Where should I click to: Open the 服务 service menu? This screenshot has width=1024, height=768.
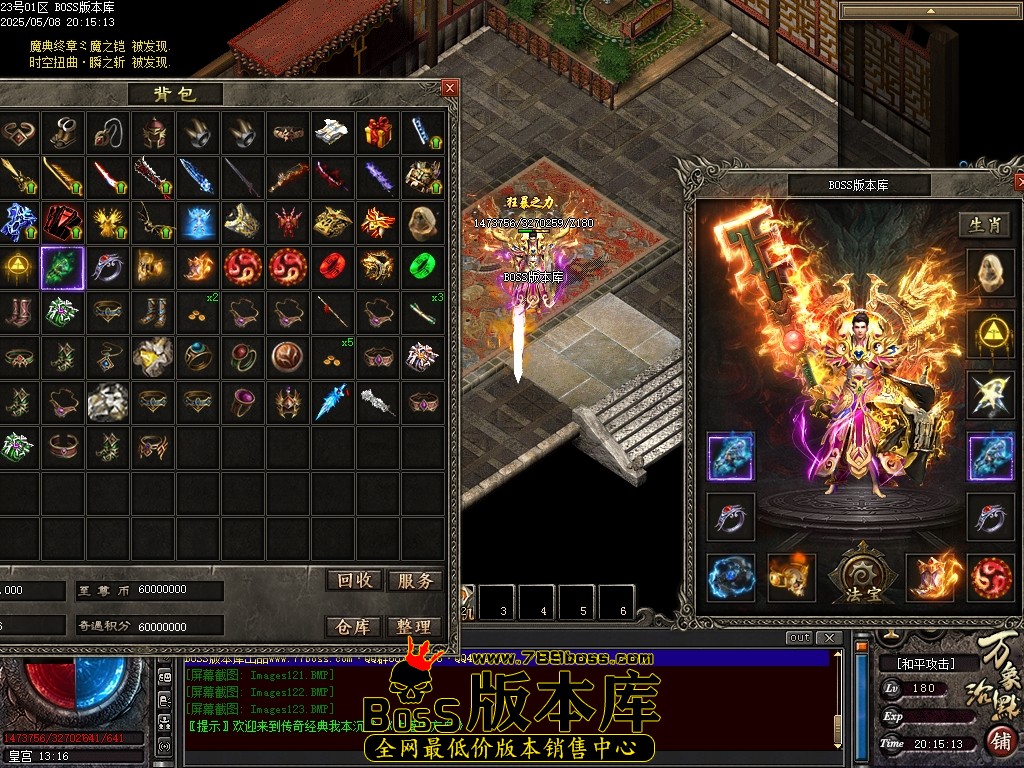point(414,581)
